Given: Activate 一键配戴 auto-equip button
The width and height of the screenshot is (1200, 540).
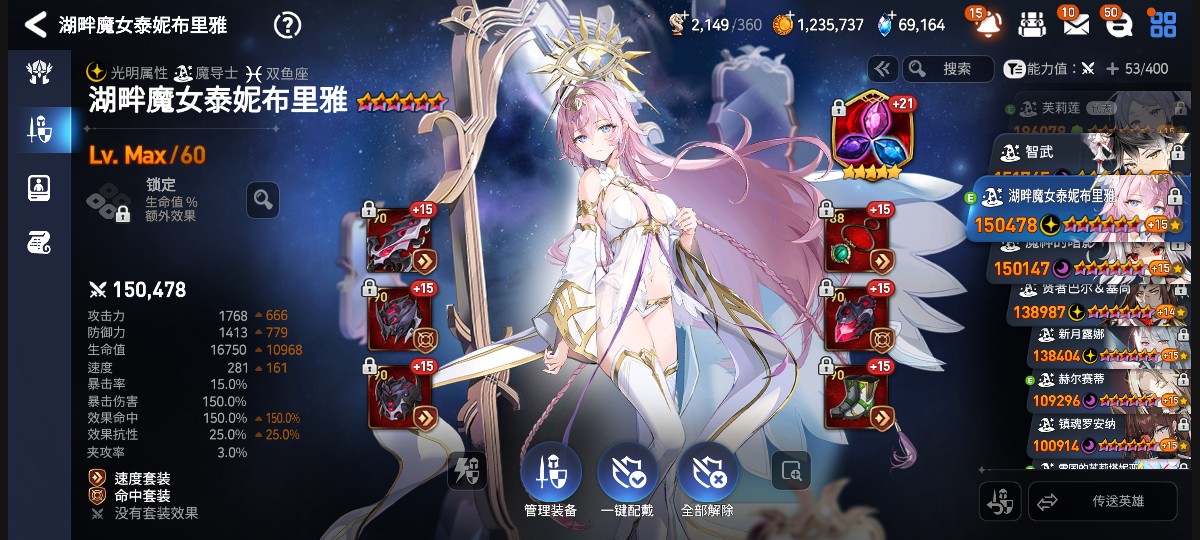Looking at the screenshot, I should (627, 479).
